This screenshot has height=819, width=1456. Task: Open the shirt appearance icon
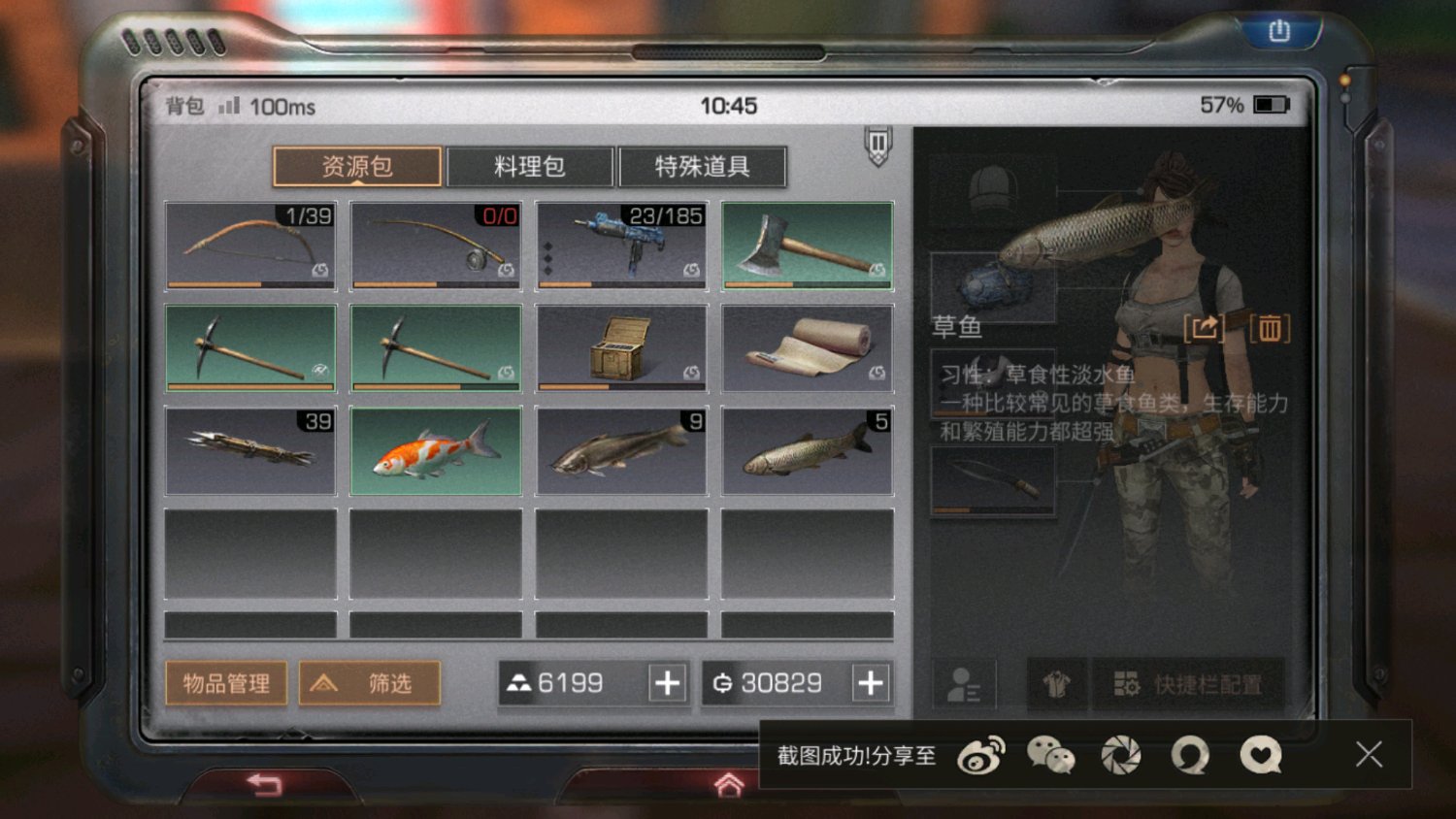(x=1056, y=684)
